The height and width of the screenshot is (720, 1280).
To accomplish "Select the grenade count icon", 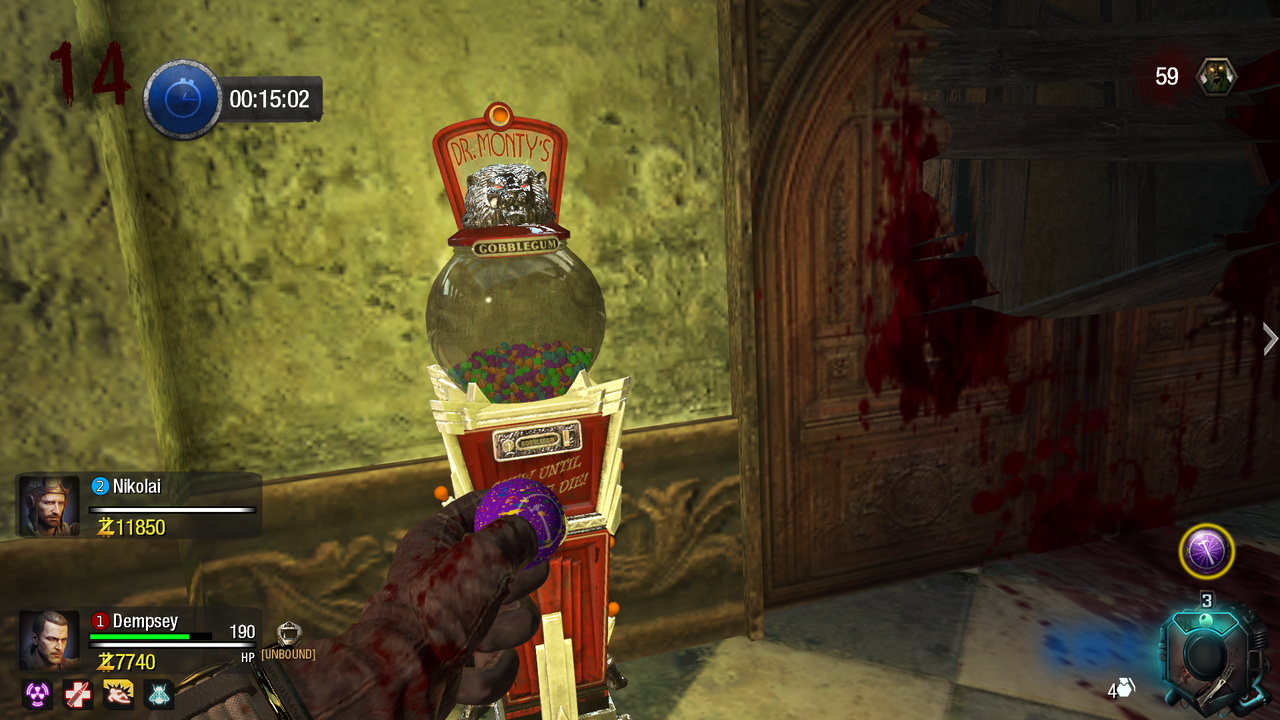I will click(x=1125, y=688).
